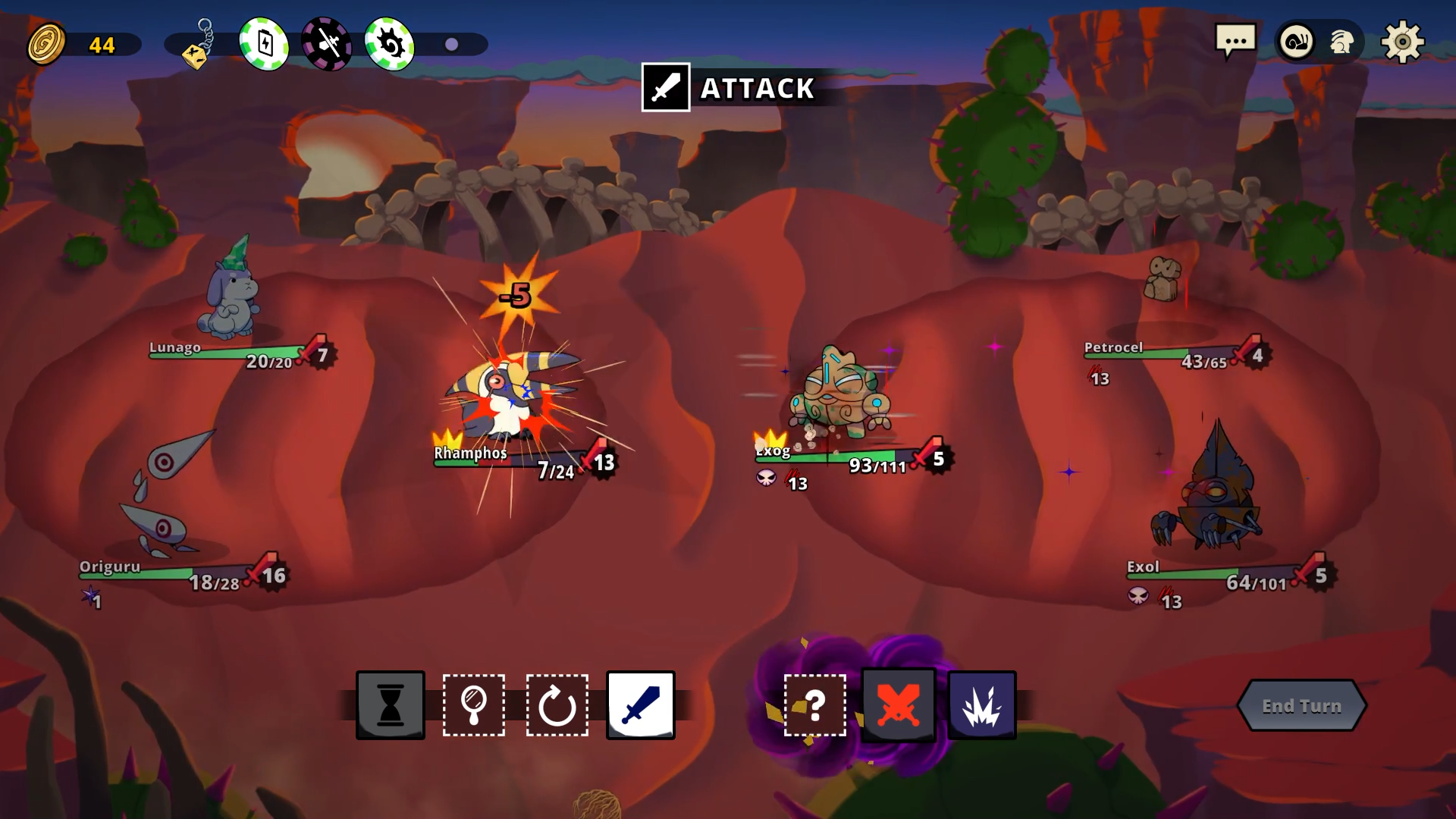Inspect the enemy question mark die
Viewport: 1456px width, 819px height.
[x=815, y=705]
